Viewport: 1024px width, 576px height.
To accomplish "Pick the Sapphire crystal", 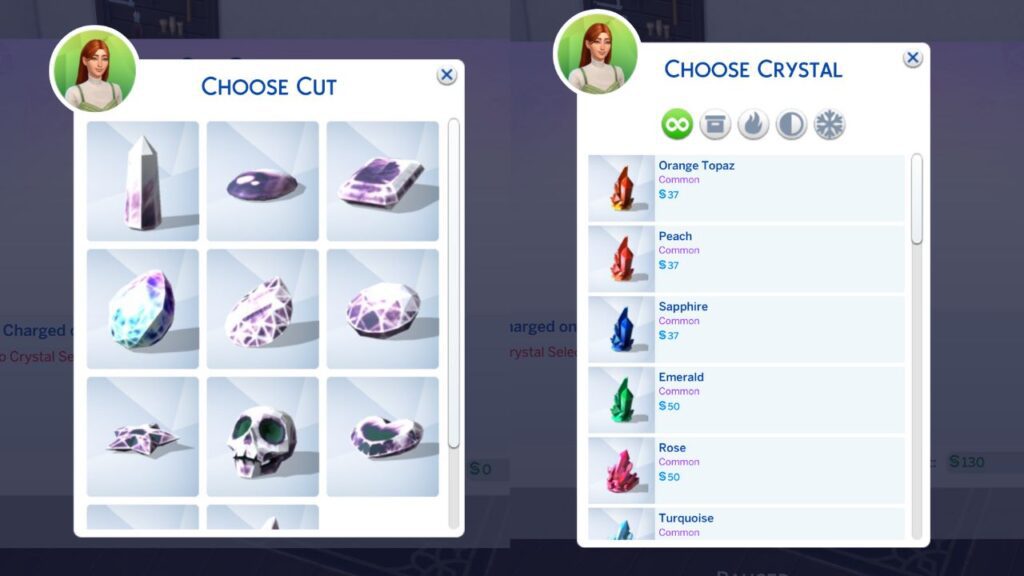I will [746, 329].
